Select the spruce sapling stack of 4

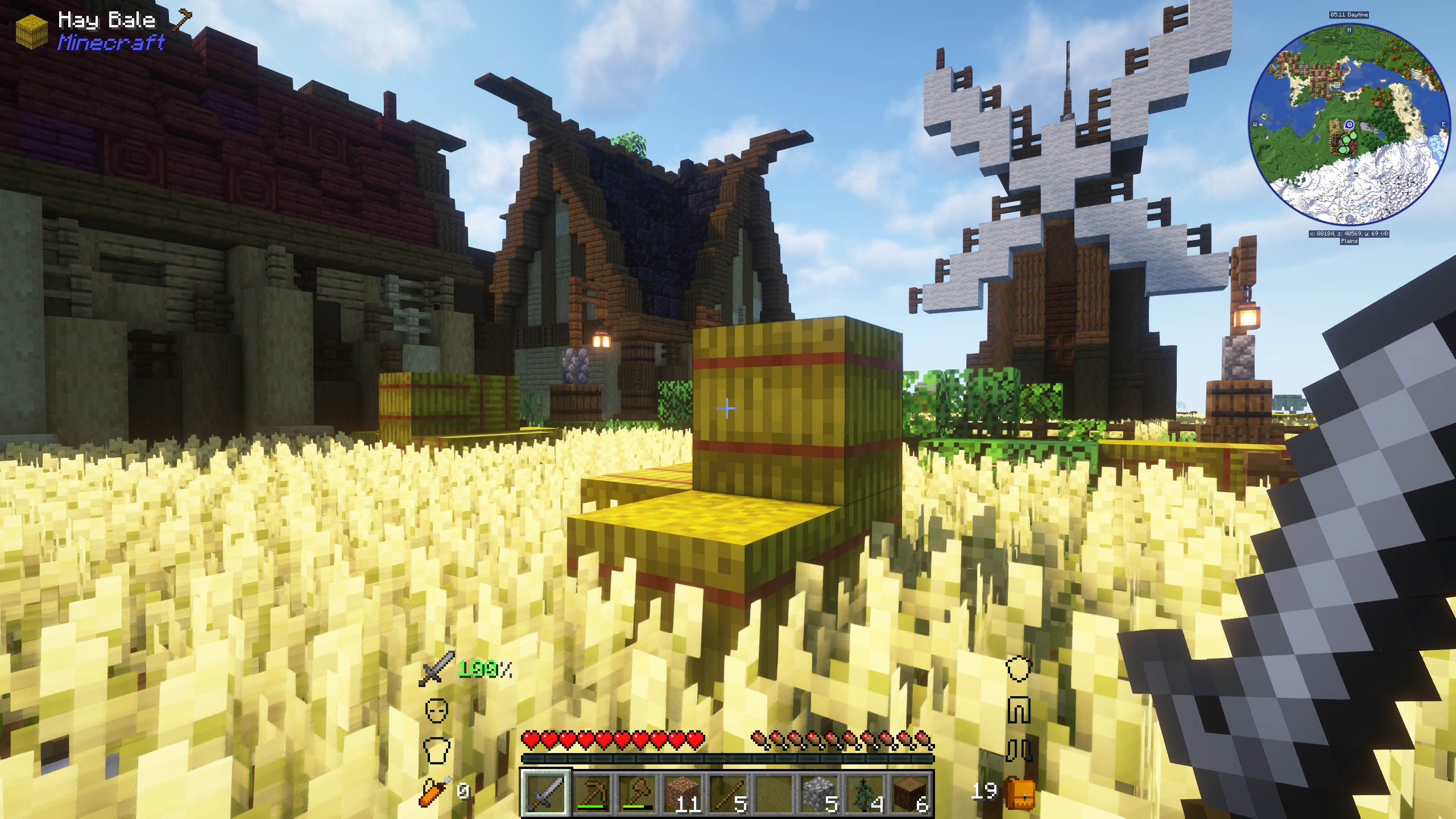click(x=863, y=794)
